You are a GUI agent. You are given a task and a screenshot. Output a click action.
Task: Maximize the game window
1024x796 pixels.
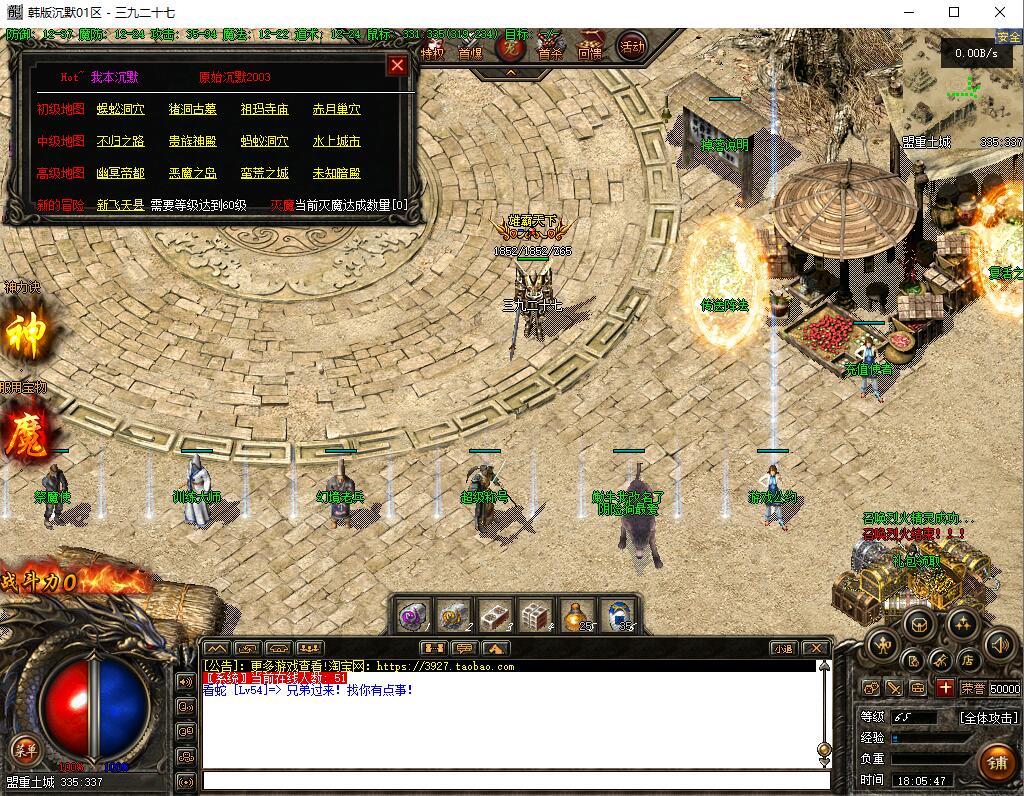point(954,13)
